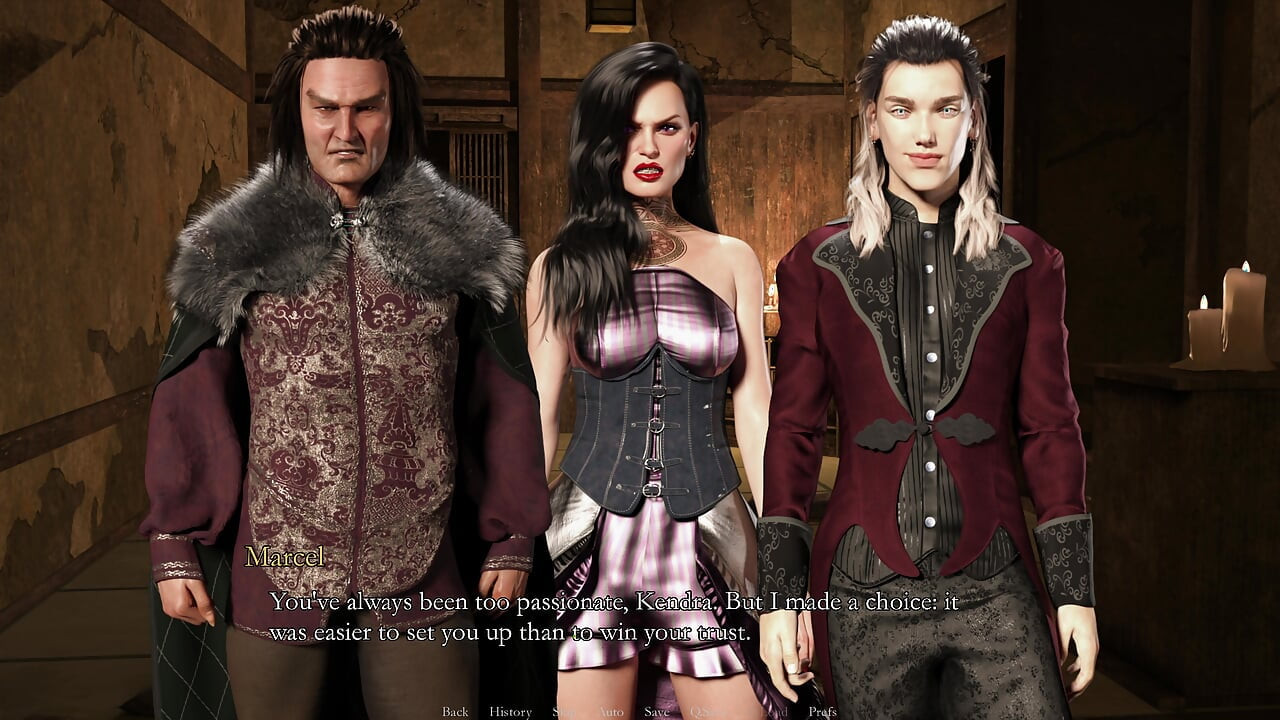Open the Save screen
Viewport: 1280px width, 720px height.
[x=656, y=711]
